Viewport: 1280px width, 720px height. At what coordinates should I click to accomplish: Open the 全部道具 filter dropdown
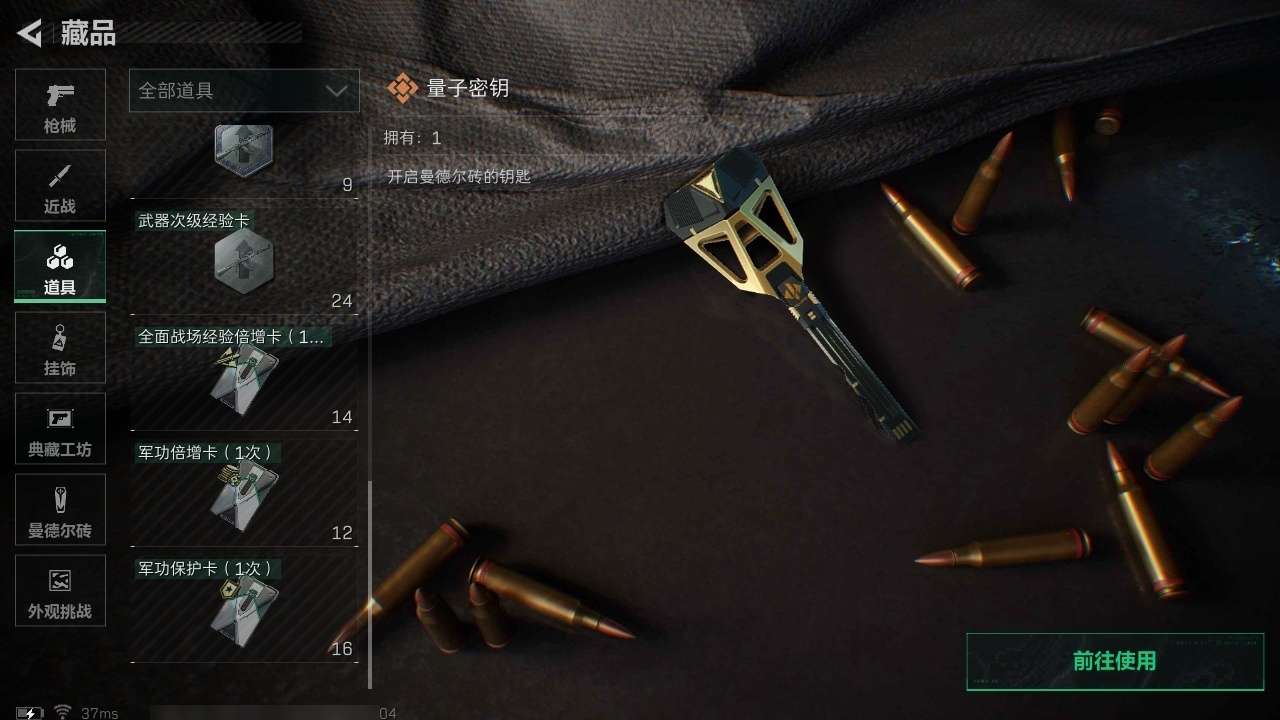click(243, 90)
